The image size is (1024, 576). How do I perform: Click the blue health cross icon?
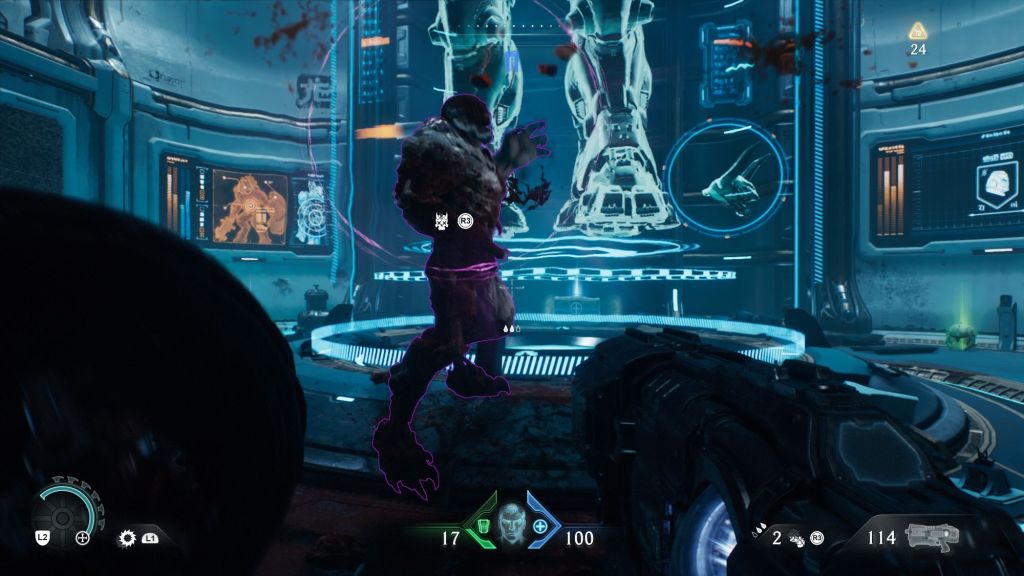[x=541, y=527]
